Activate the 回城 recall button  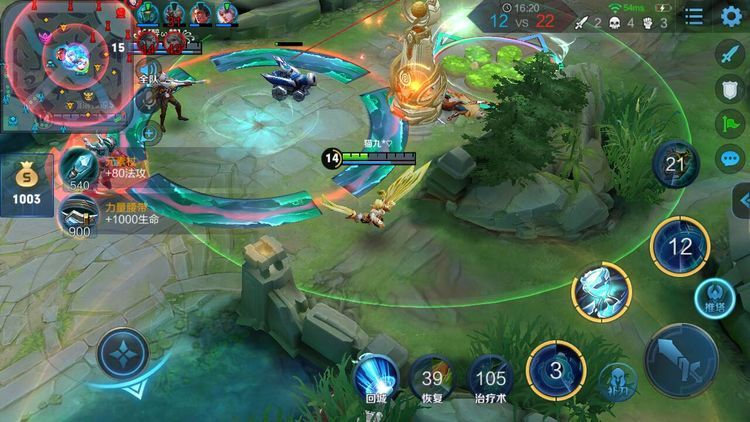point(377,378)
